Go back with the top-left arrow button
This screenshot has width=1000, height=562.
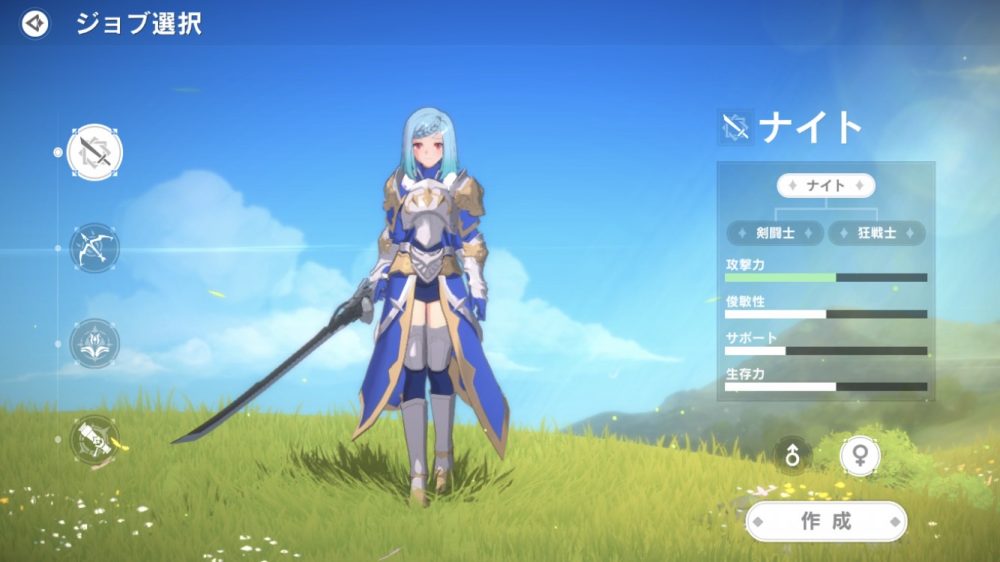pyautogui.click(x=35, y=23)
